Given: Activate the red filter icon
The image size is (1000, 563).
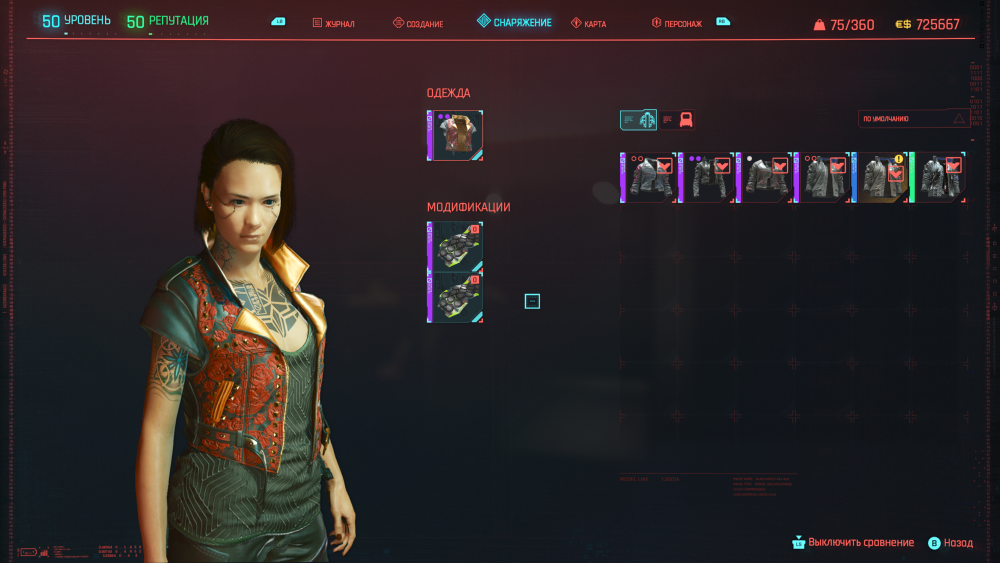Looking at the screenshot, I should [686, 120].
